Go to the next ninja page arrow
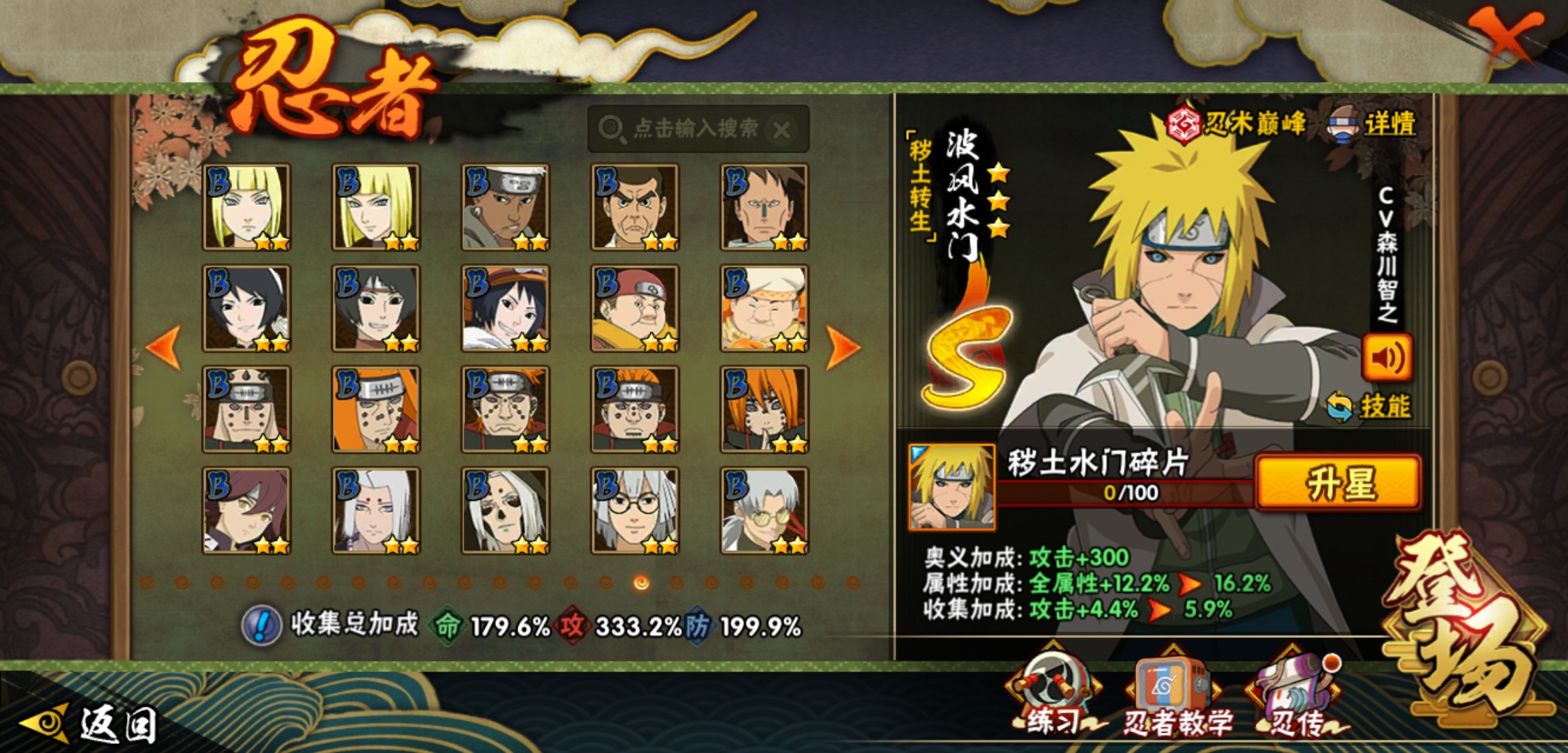Viewport: 1568px width, 753px height. [842, 347]
